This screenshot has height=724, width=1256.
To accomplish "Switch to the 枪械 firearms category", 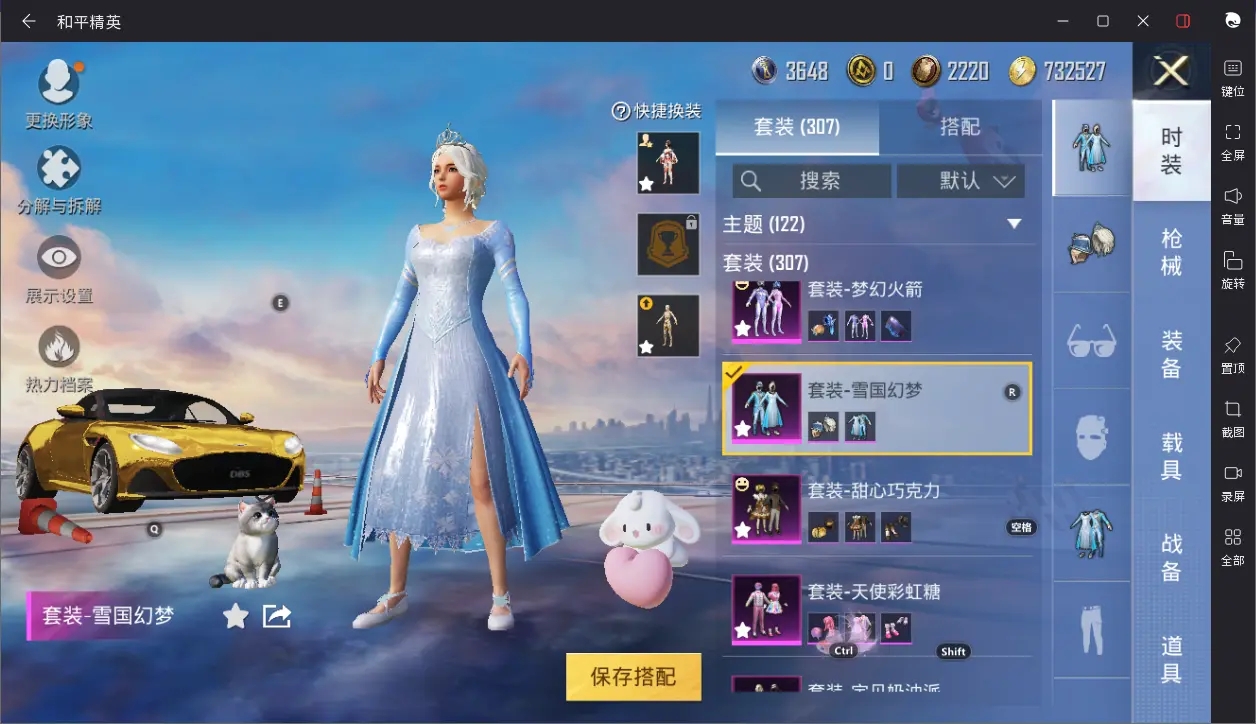I will 1171,252.
